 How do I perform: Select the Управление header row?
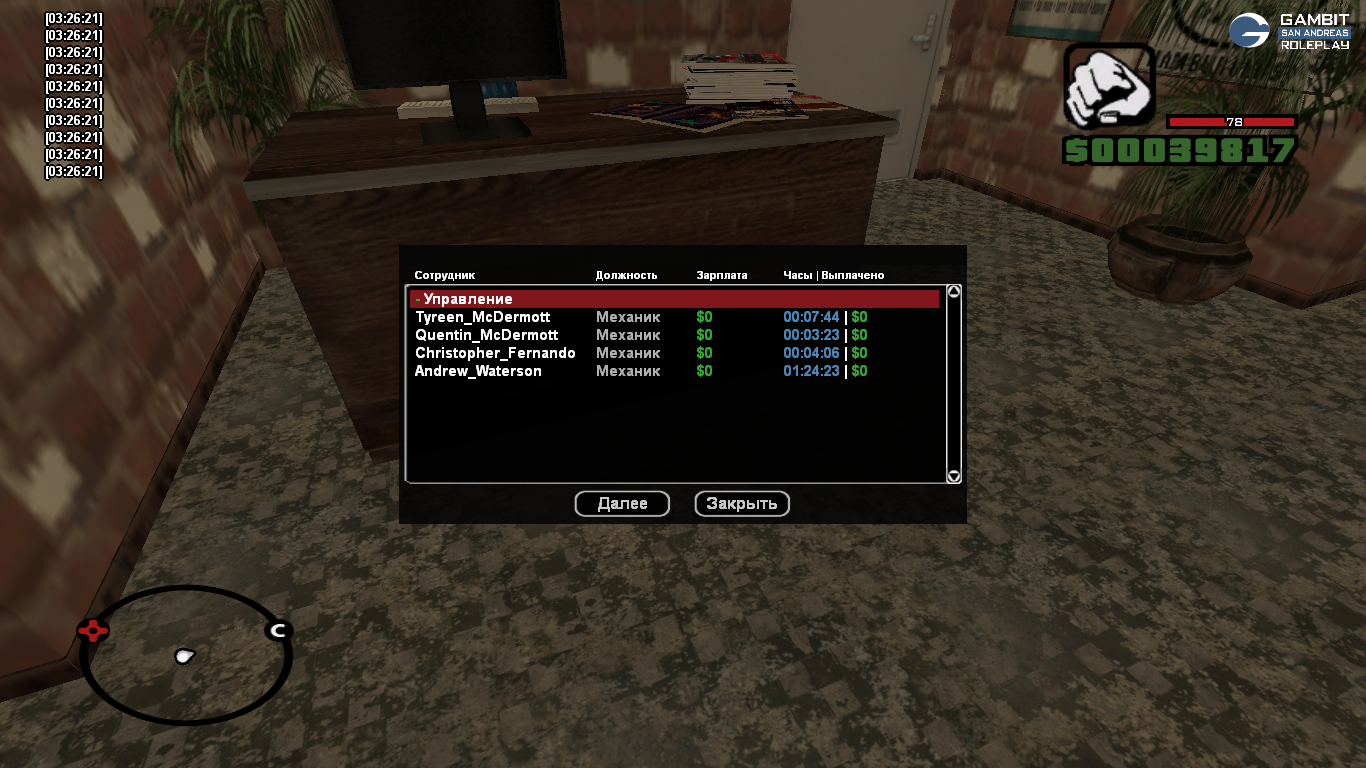[674, 299]
